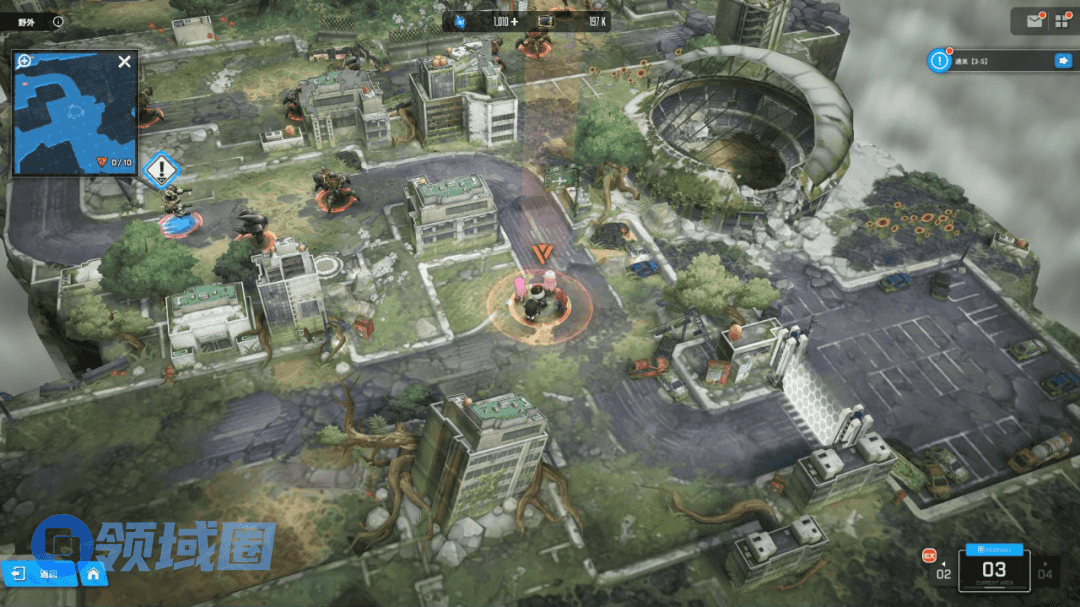Select the blue exclamation diamond map marker
This screenshot has height=607, width=1080.
click(159, 169)
